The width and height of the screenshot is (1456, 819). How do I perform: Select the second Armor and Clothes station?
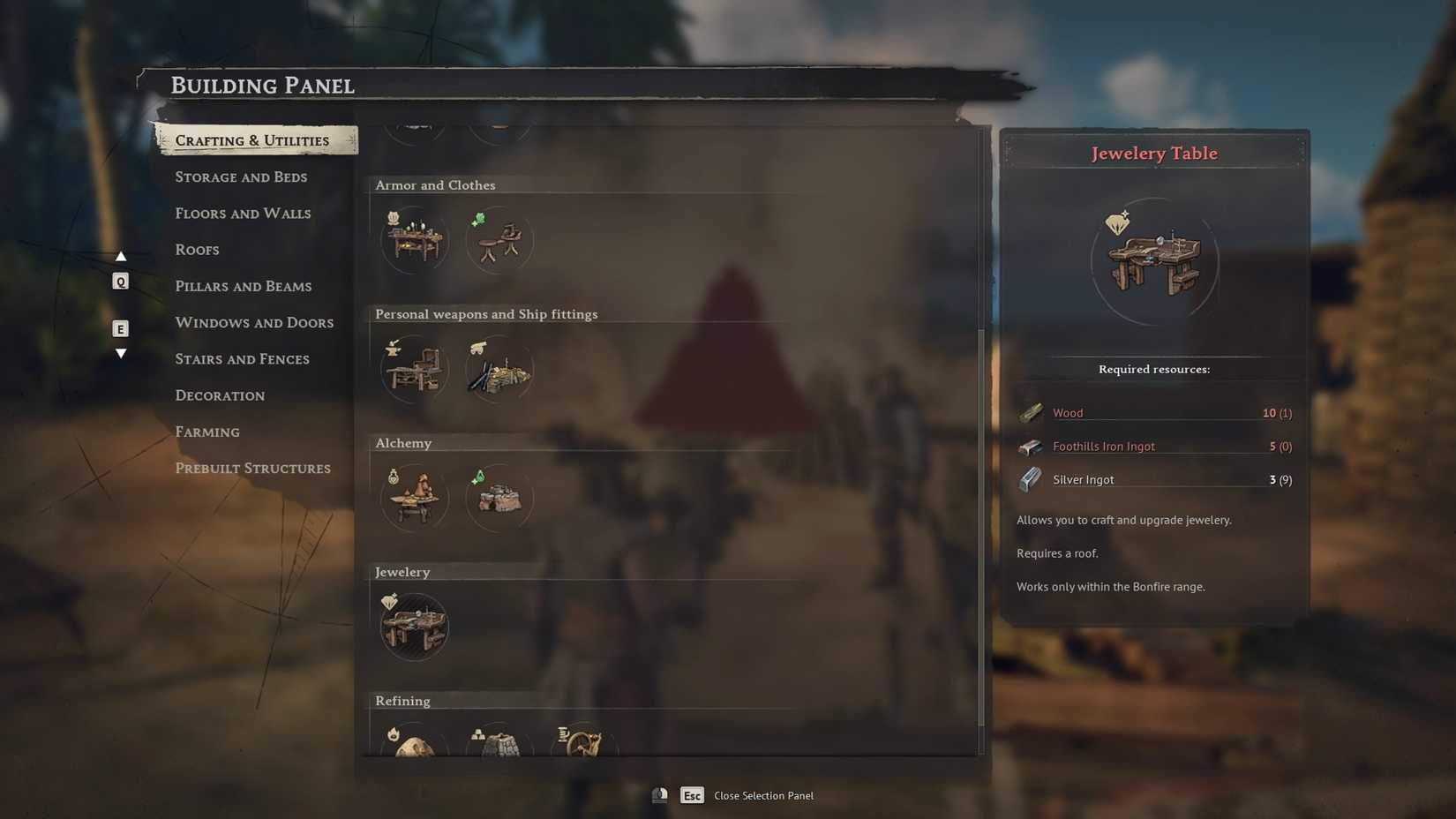[x=499, y=240]
